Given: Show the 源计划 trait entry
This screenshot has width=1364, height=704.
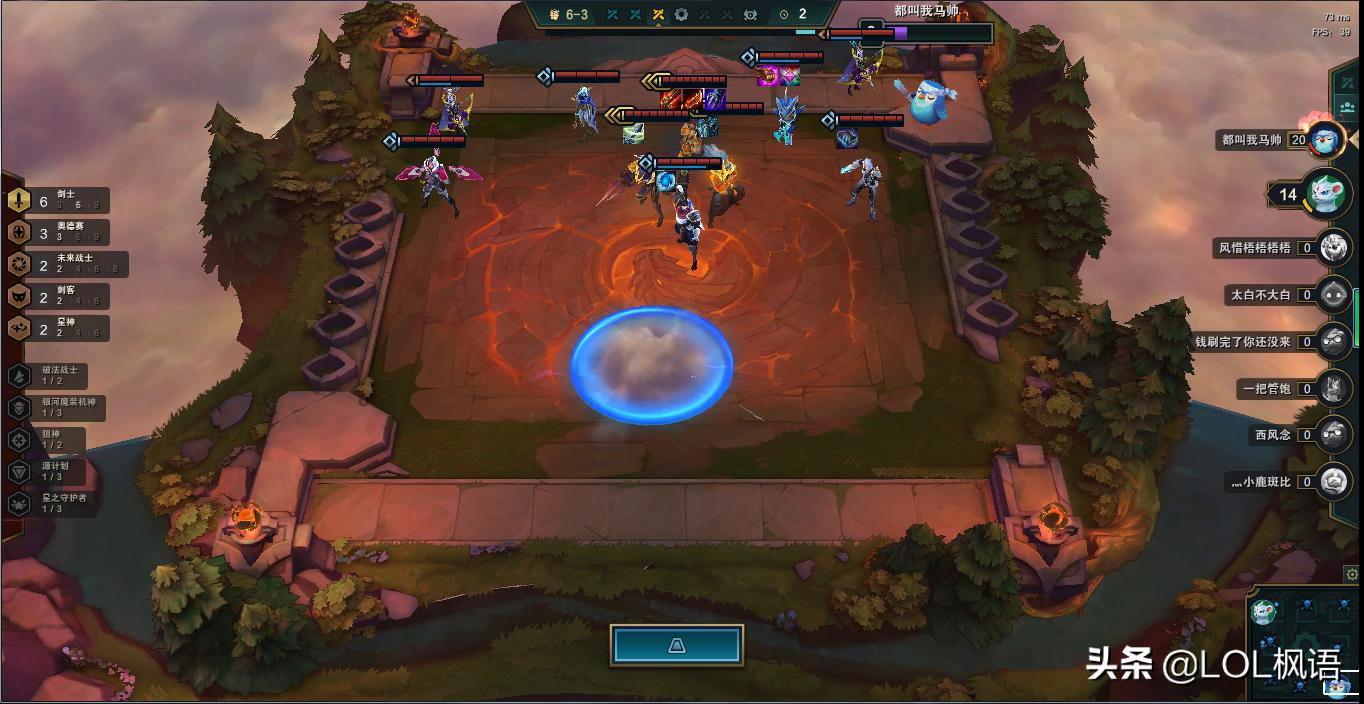Looking at the screenshot, I should (50, 472).
